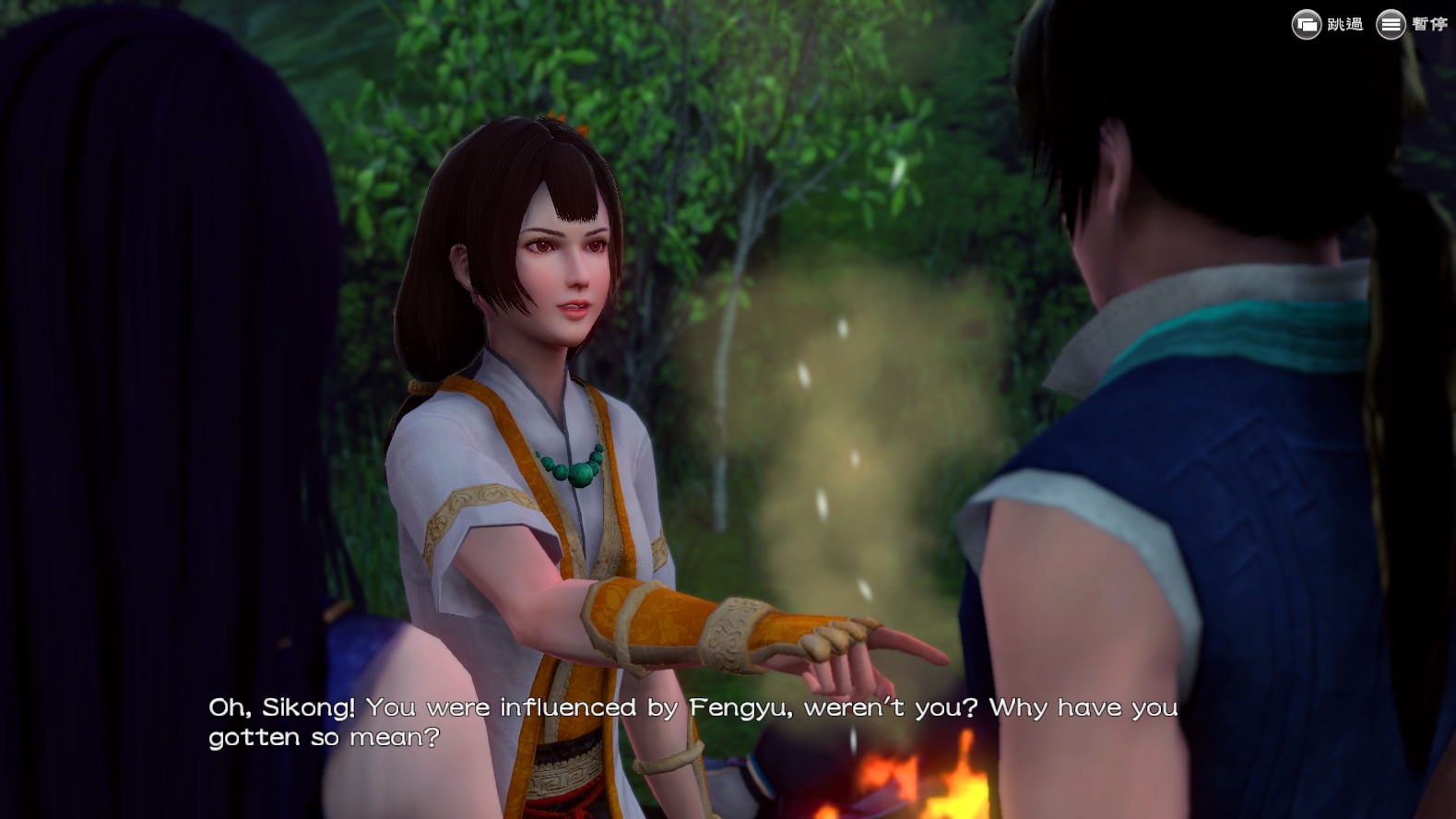
Task: Open the pause menu via the hamburger icon
Action: (x=1391, y=25)
